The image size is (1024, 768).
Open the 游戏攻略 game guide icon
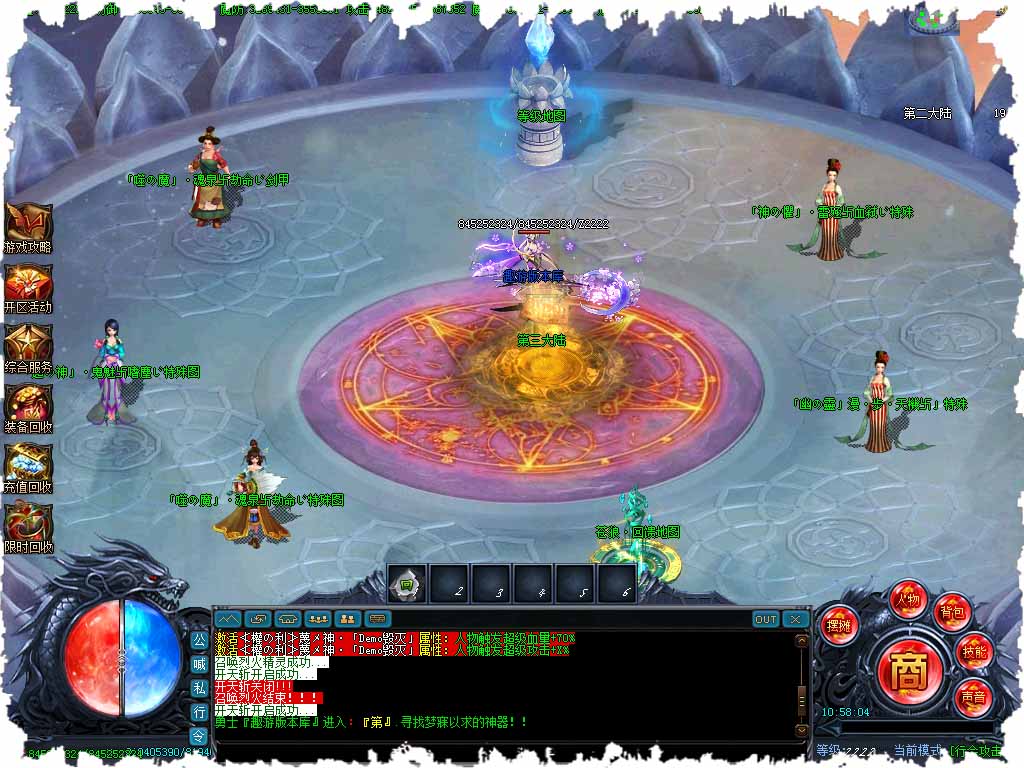[28, 224]
